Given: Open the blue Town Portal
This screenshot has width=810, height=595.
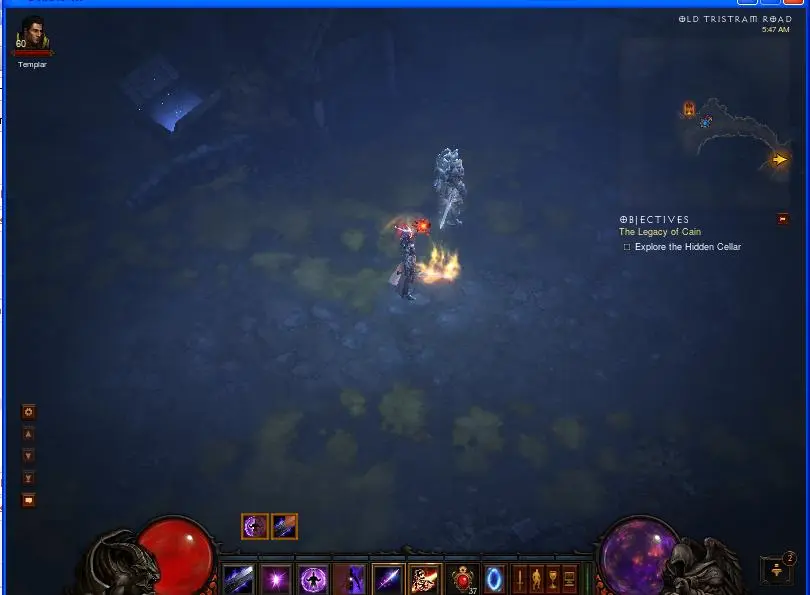Looking at the screenshot, I should click(x=494, y=578).
